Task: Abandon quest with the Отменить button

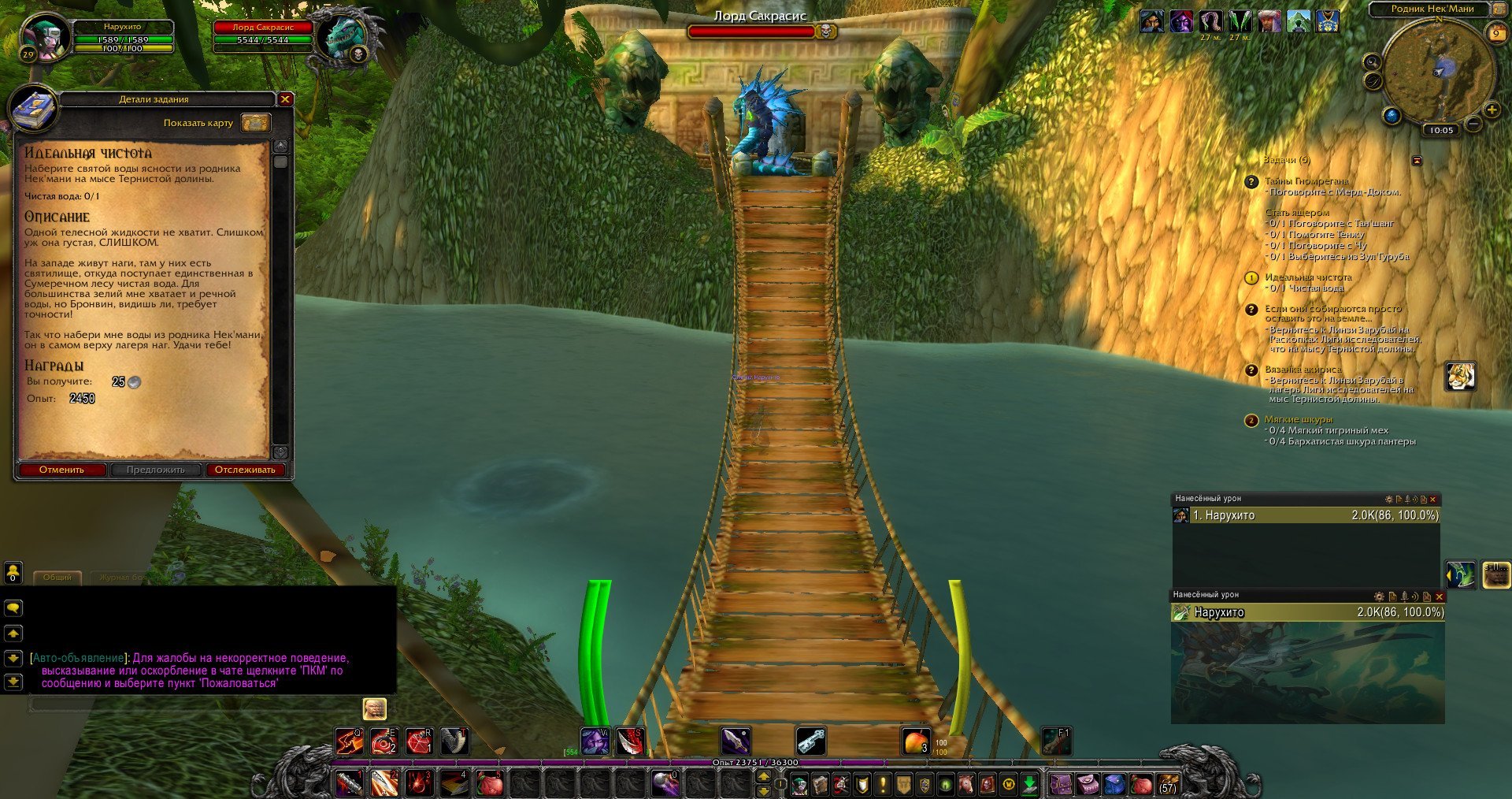Action: click(x=61, y=470)
